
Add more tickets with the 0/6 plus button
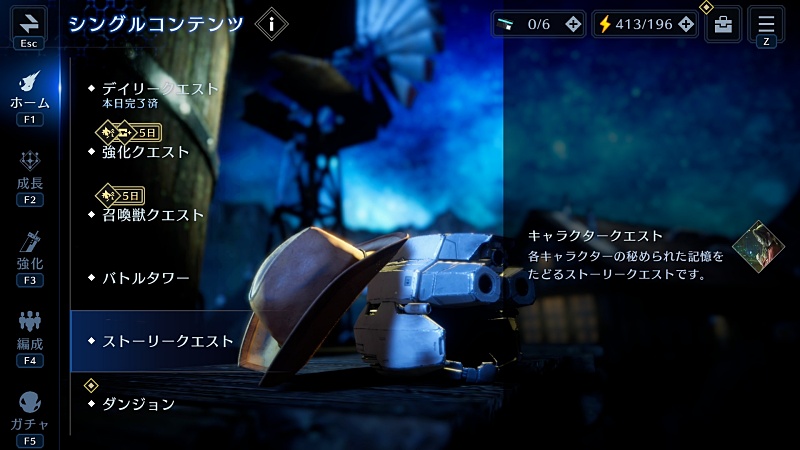point(572,25)
